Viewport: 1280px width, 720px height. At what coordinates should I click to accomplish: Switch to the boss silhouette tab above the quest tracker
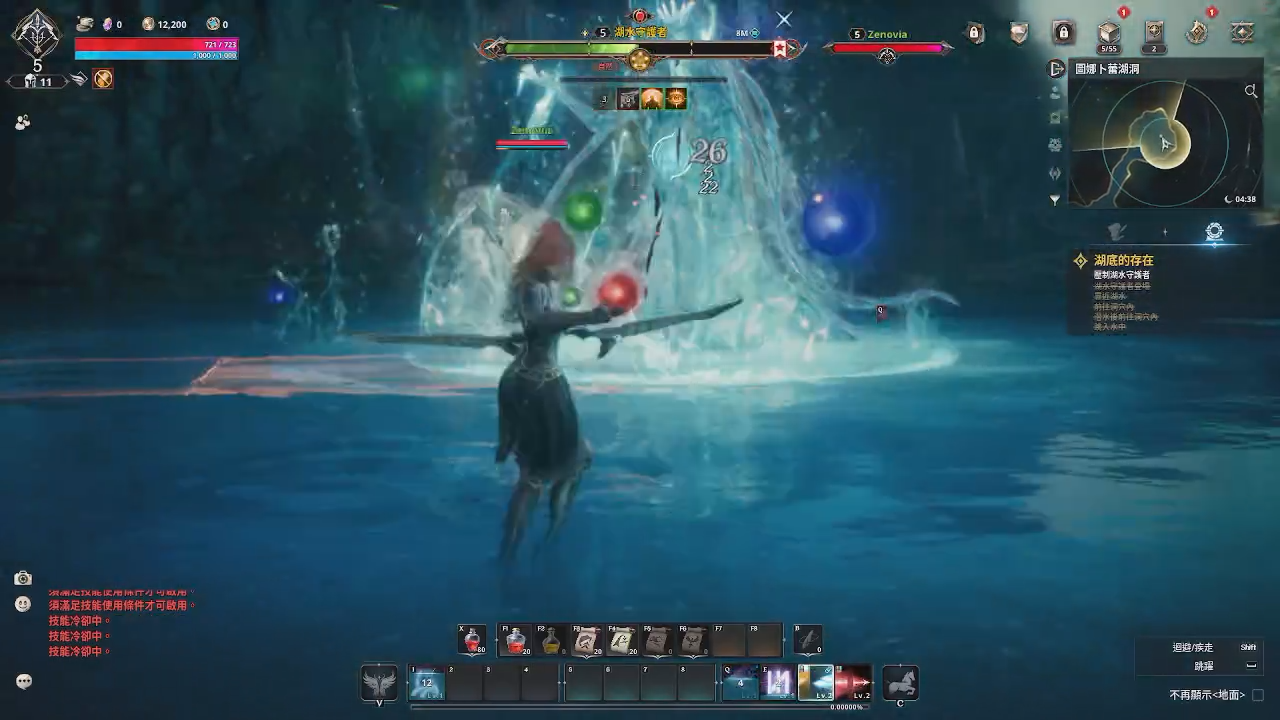[1117, 231]
